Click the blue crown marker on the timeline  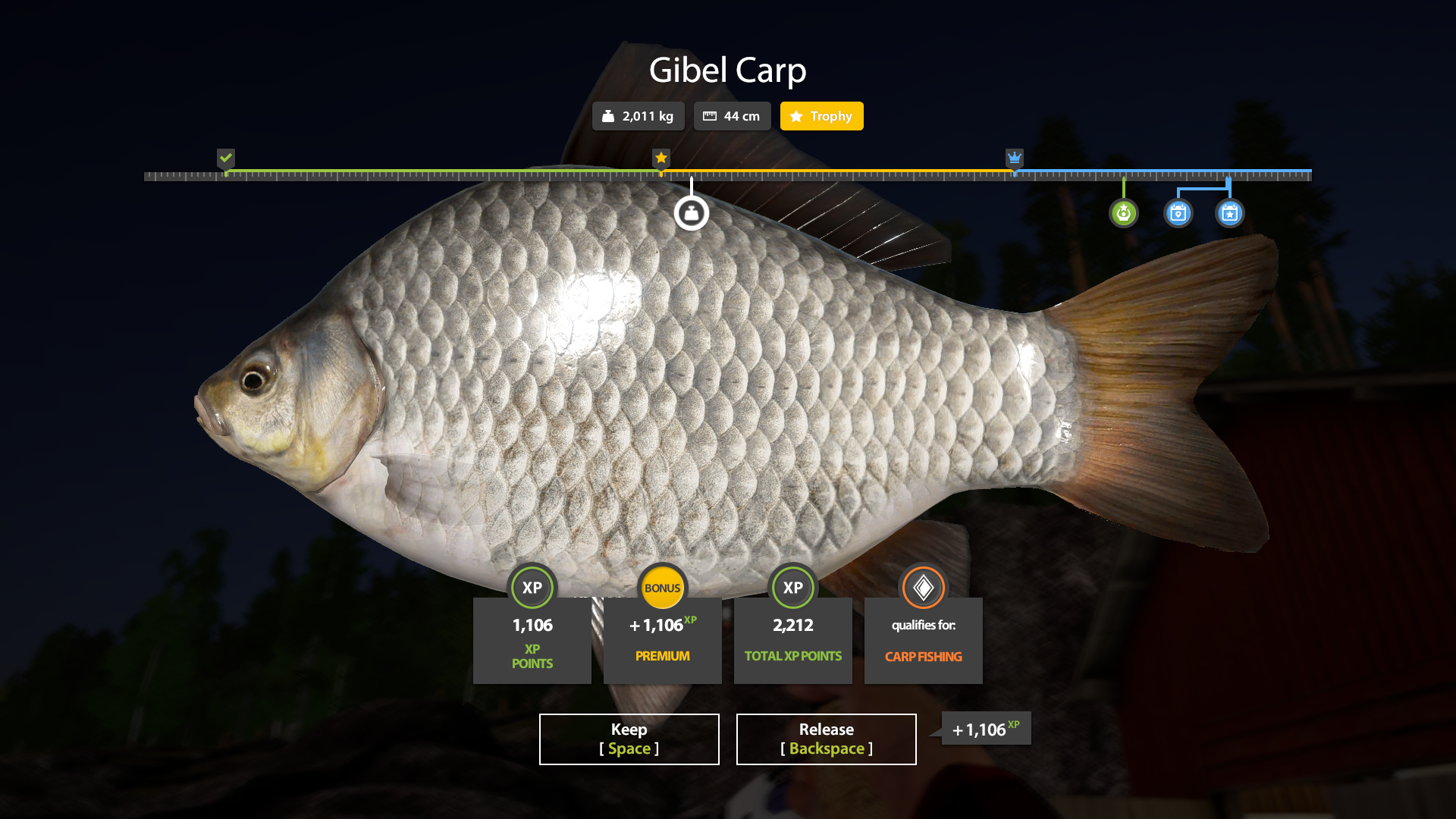tap(1015, 158)
